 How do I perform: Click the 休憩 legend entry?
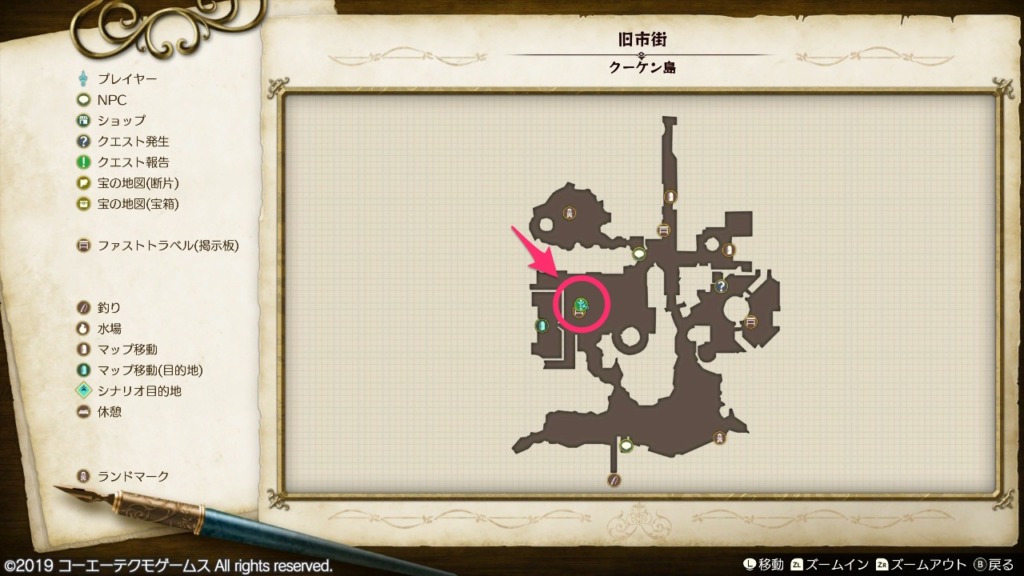tap(108, 412)
